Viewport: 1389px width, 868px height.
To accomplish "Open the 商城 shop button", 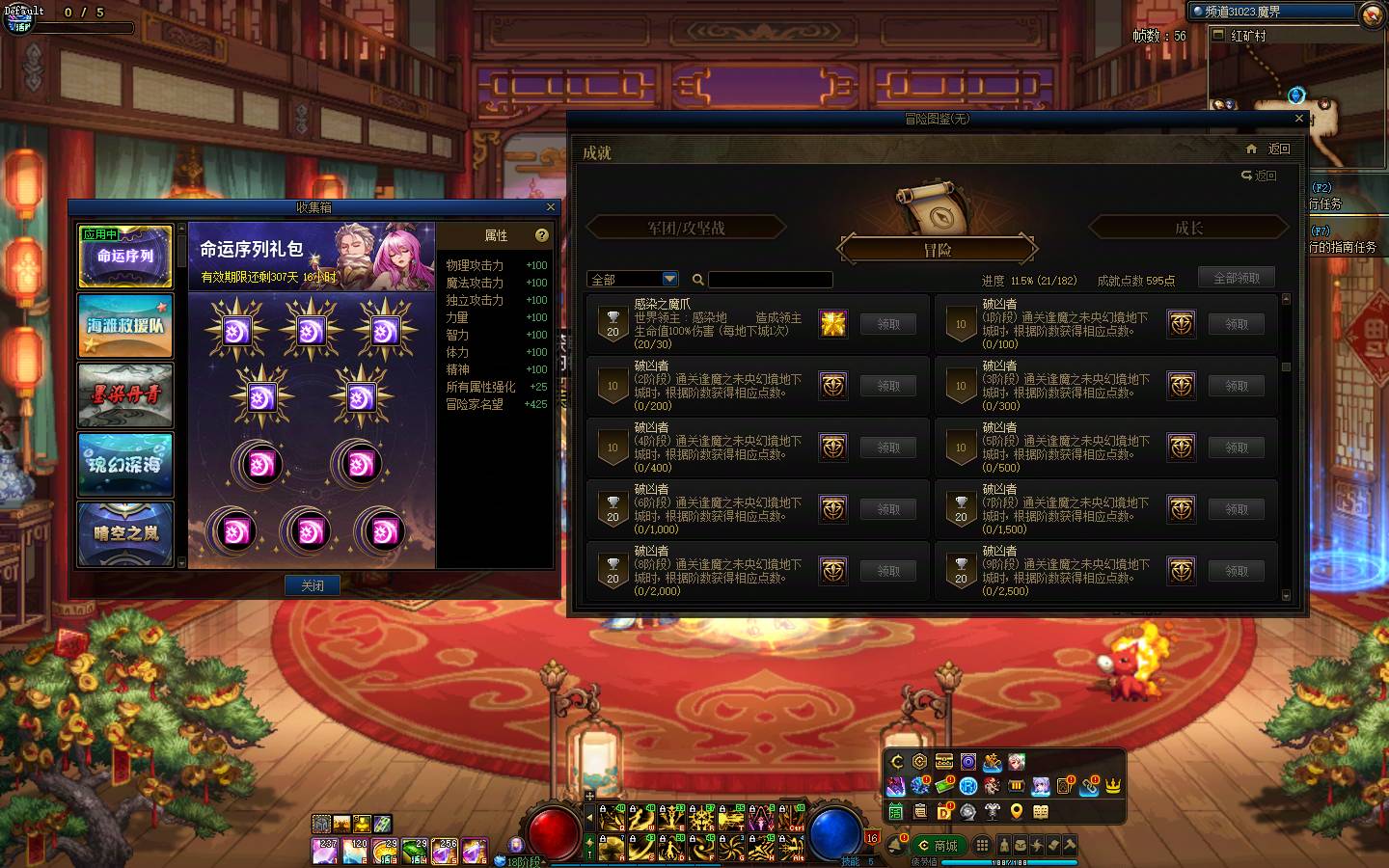I will (939, 846).
